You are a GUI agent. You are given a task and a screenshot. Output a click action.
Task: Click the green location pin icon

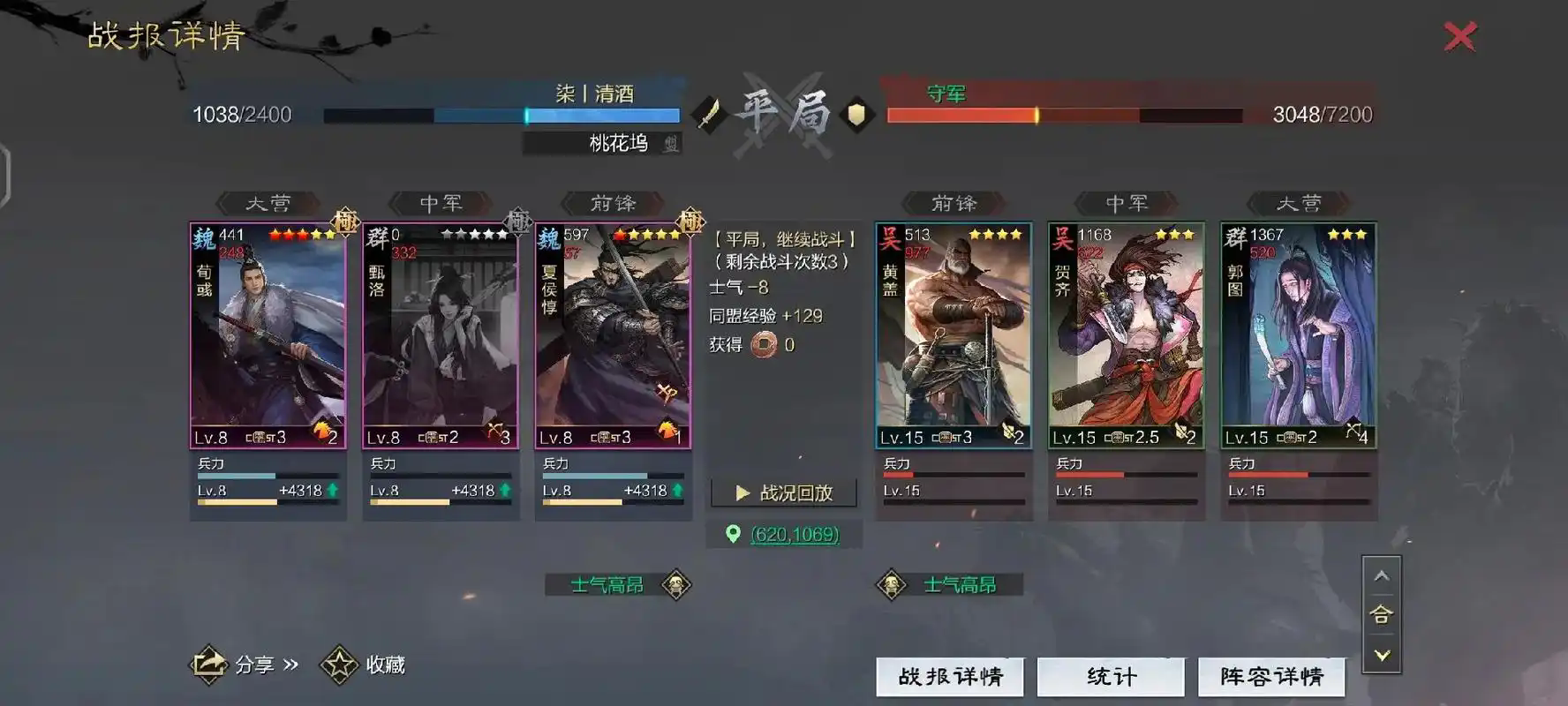[x=735, y=535]
